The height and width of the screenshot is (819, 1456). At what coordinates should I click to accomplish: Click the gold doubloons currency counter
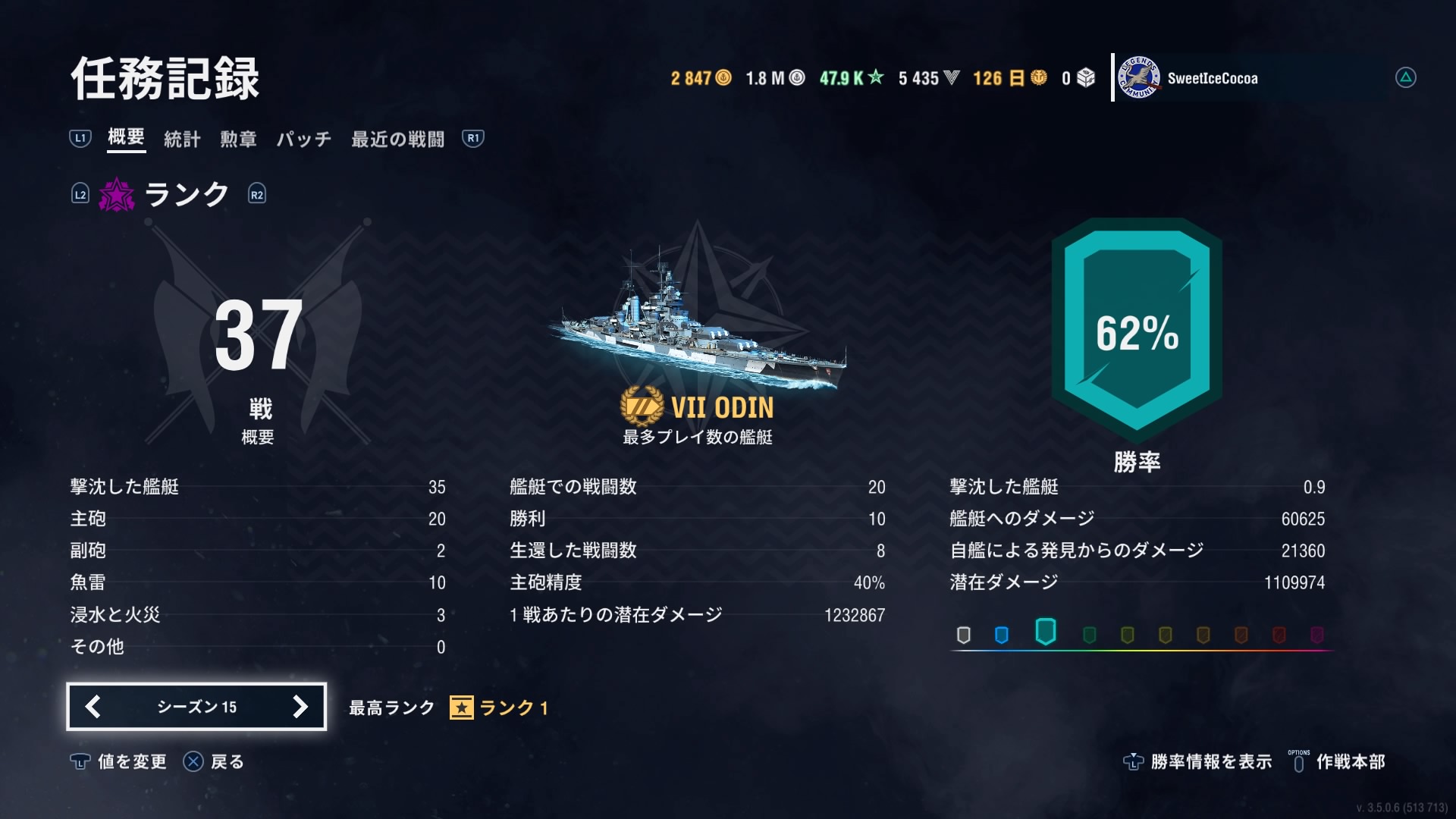(x=701, y=78)
